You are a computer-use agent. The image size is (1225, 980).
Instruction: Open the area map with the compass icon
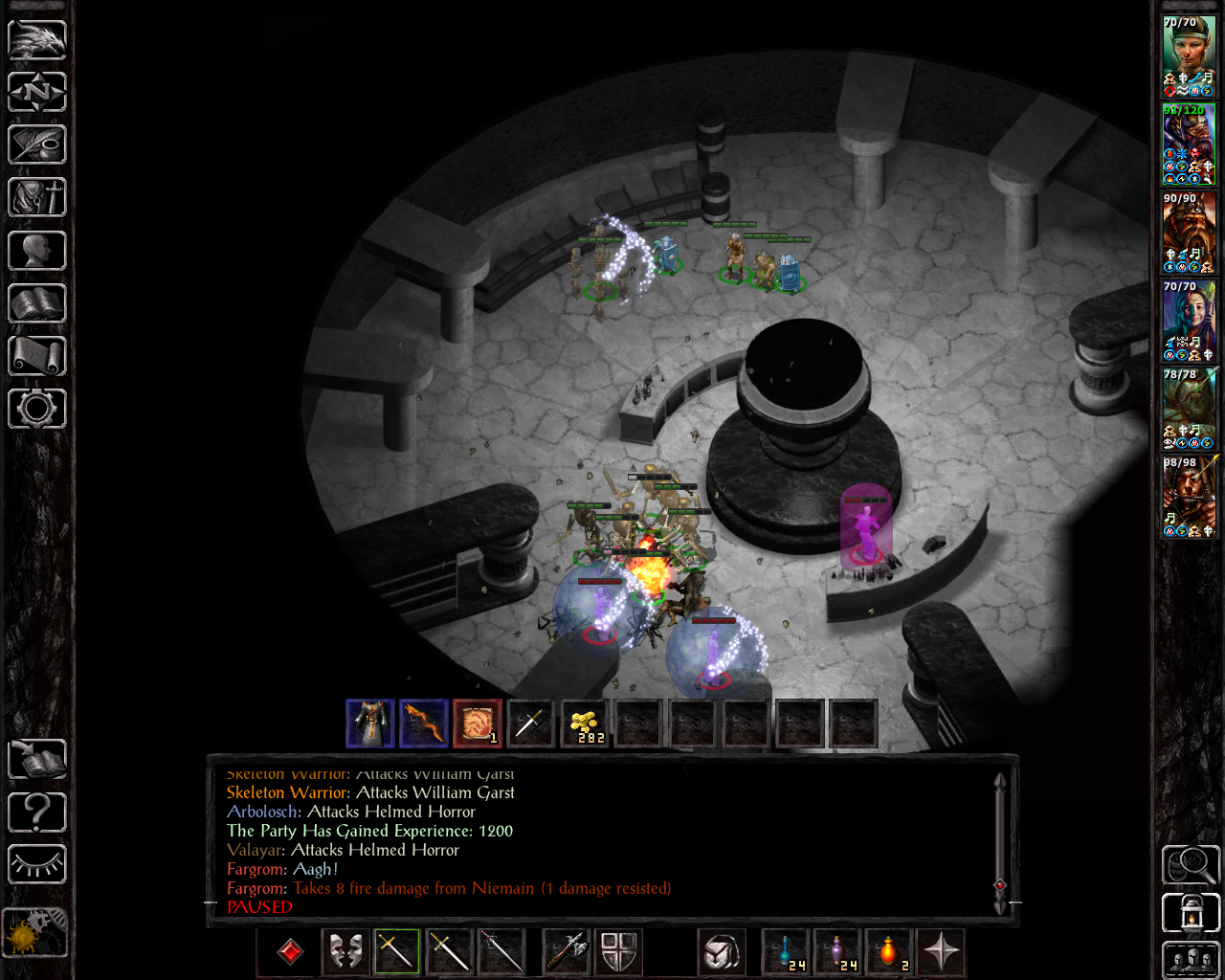(37, 92)
